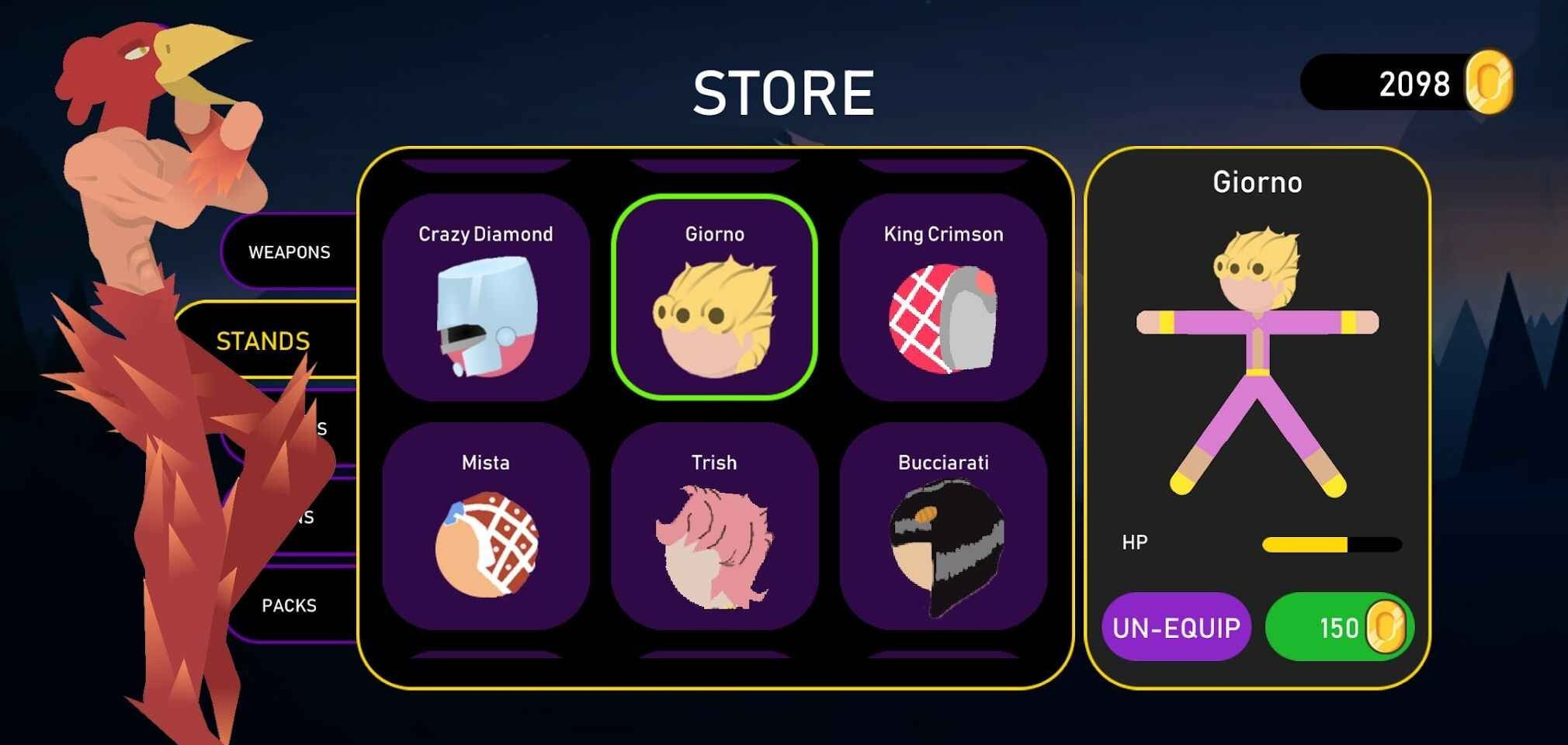Switch to the Packs tab
This screenshot has height=745, width=1568.
[290, 605]
